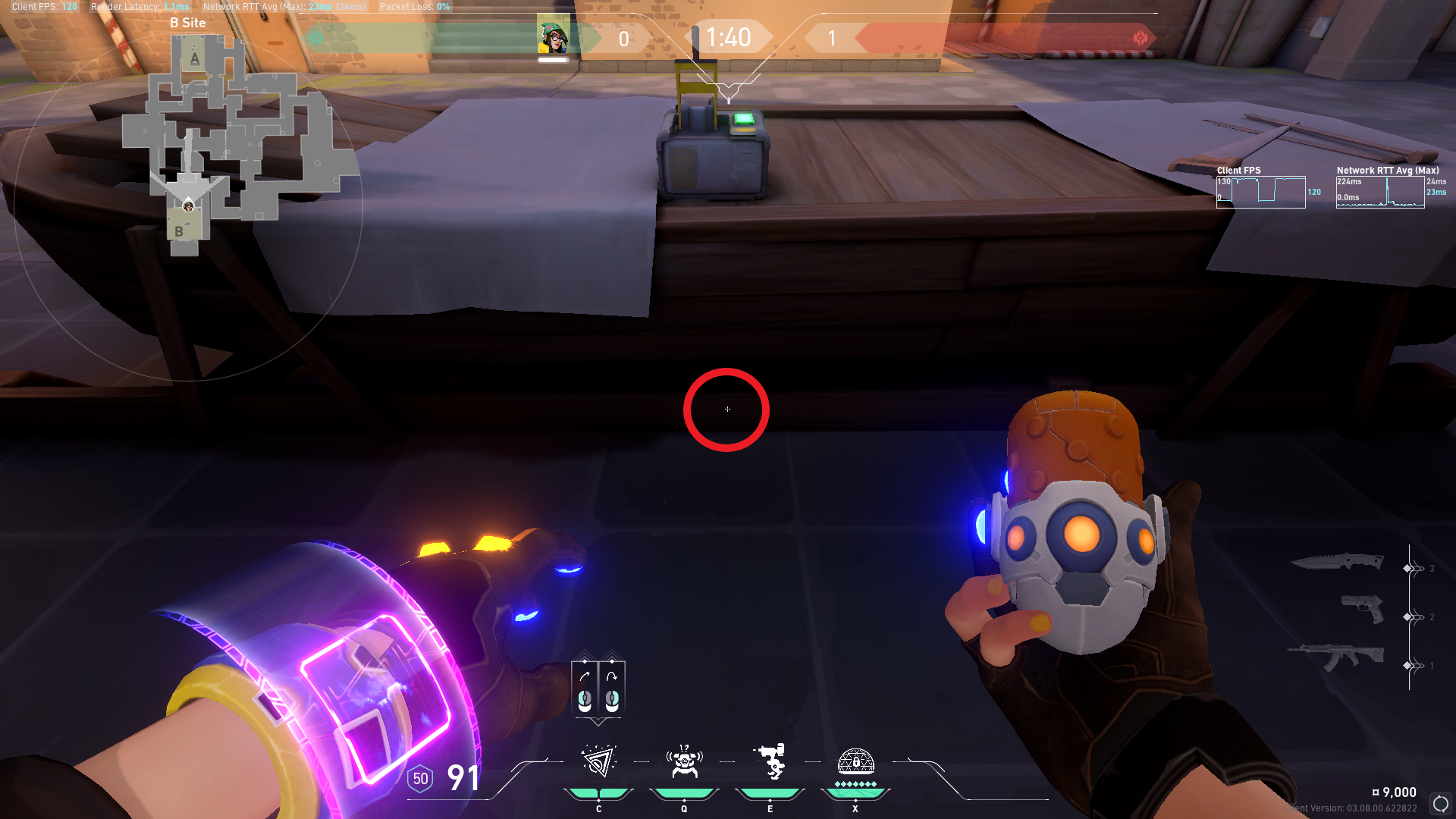This screenshot has width=1456, height=819.
Task: Click the circular icon beside client version
Action: click(x=1440, y=803)
